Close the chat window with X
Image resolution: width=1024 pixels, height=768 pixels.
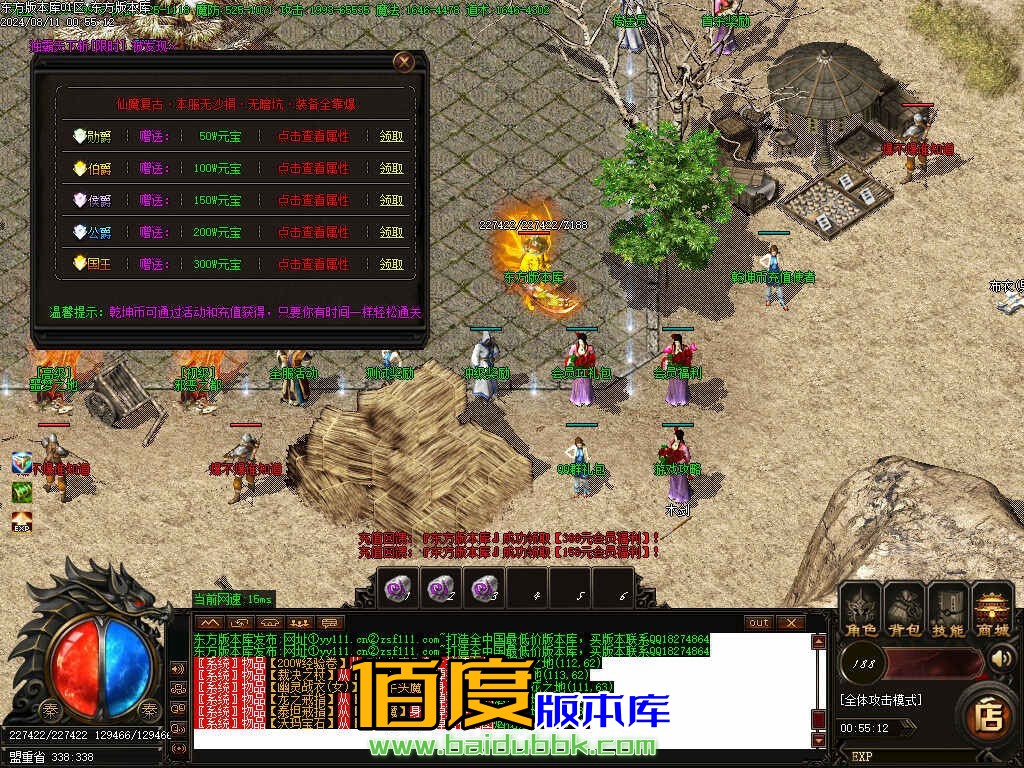coord(791,622)
